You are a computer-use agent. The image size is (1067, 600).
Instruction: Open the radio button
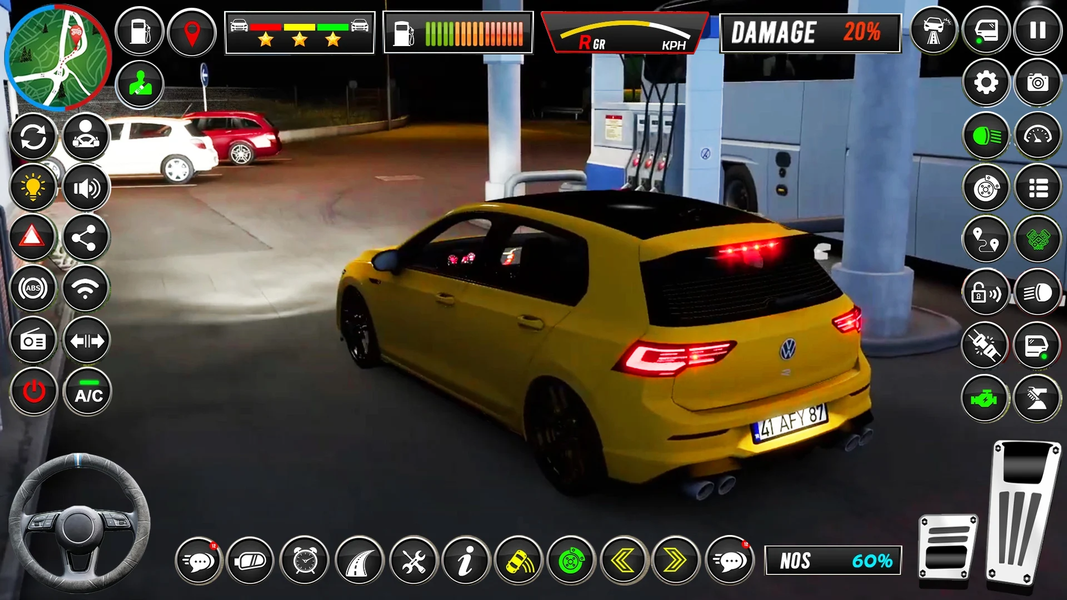(33, 341)
